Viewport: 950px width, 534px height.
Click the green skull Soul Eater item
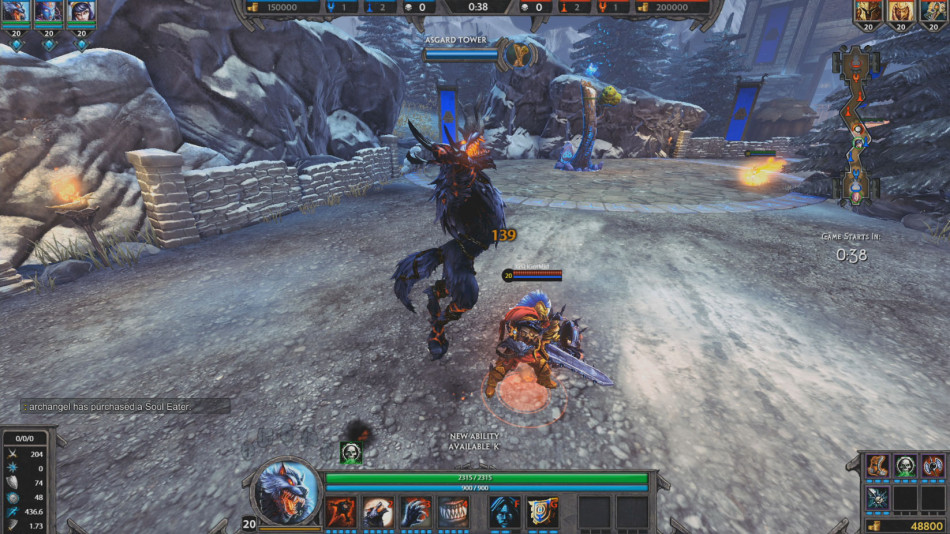click(x=905, y=466)
